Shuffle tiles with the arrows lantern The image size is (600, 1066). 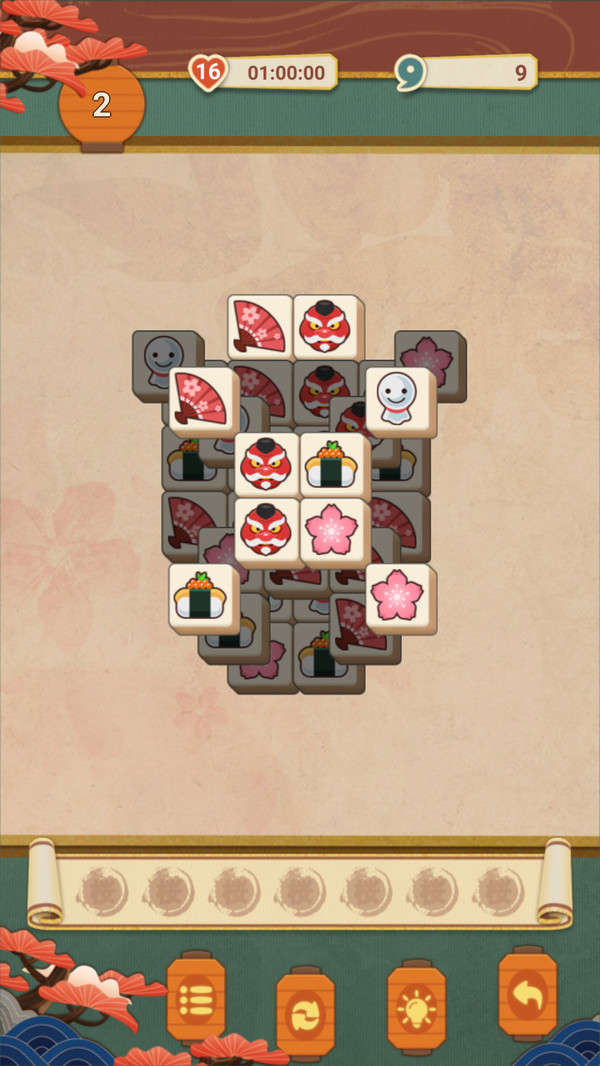point(305,1012)
